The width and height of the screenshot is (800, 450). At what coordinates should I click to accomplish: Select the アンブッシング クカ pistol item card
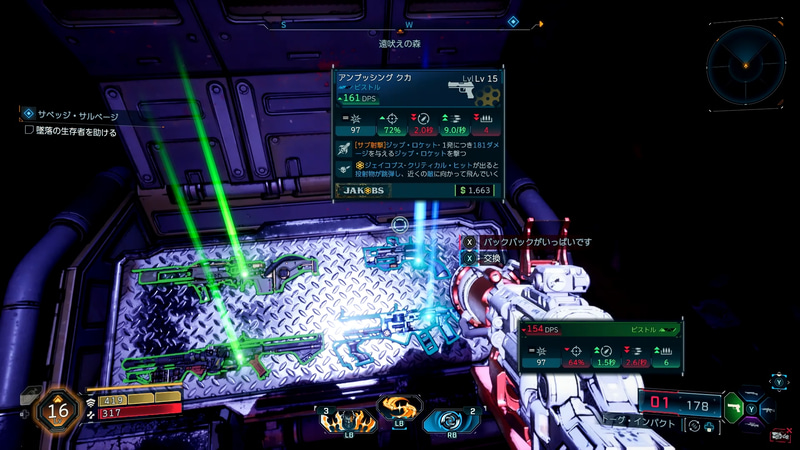tap(419, 133)
